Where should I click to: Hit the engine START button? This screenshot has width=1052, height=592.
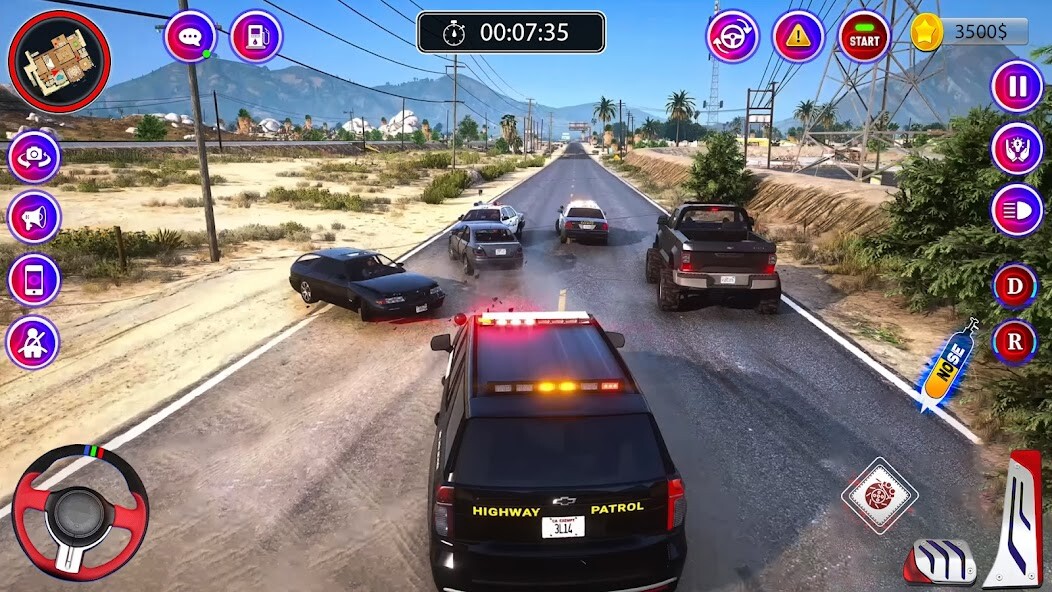coord(864,36)
